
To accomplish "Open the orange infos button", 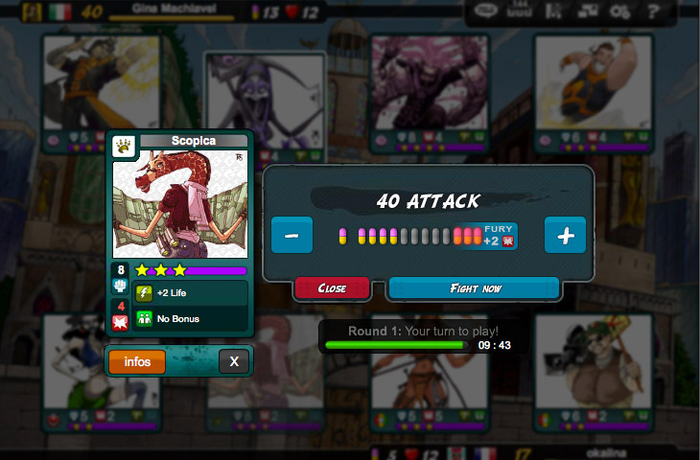I will click(138, 361).
